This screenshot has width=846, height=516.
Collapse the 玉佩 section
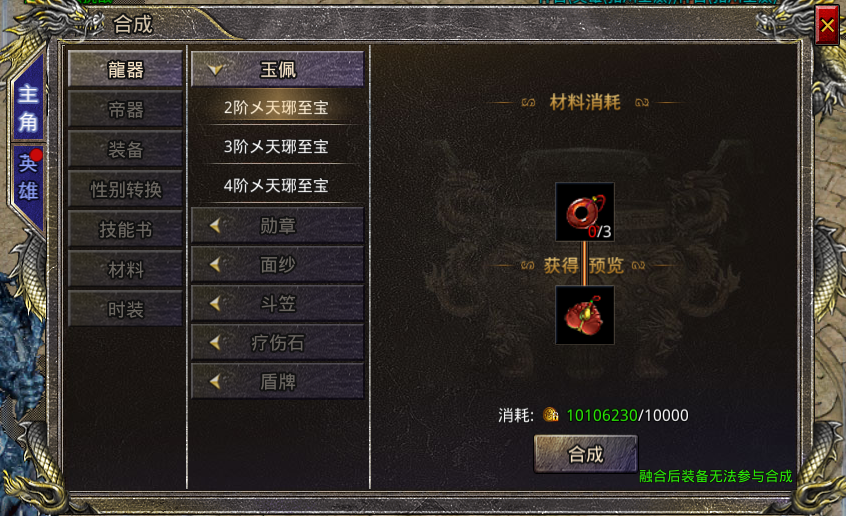click(x=277, y=70)
